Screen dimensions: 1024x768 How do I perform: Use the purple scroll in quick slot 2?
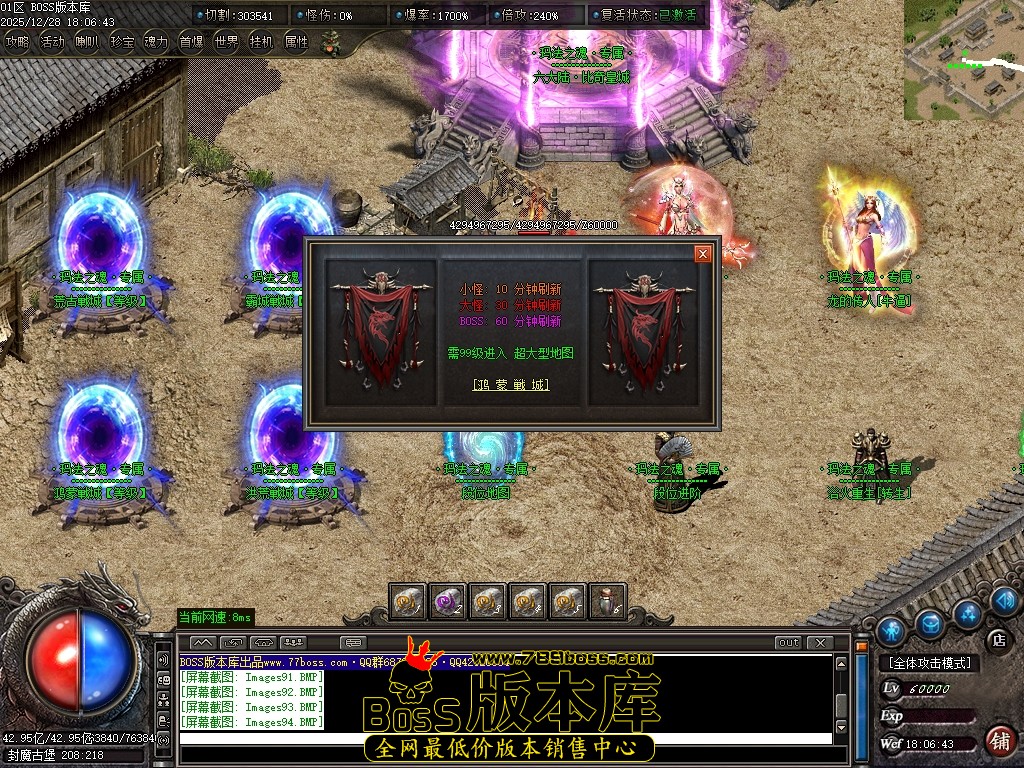coord(447,602)
